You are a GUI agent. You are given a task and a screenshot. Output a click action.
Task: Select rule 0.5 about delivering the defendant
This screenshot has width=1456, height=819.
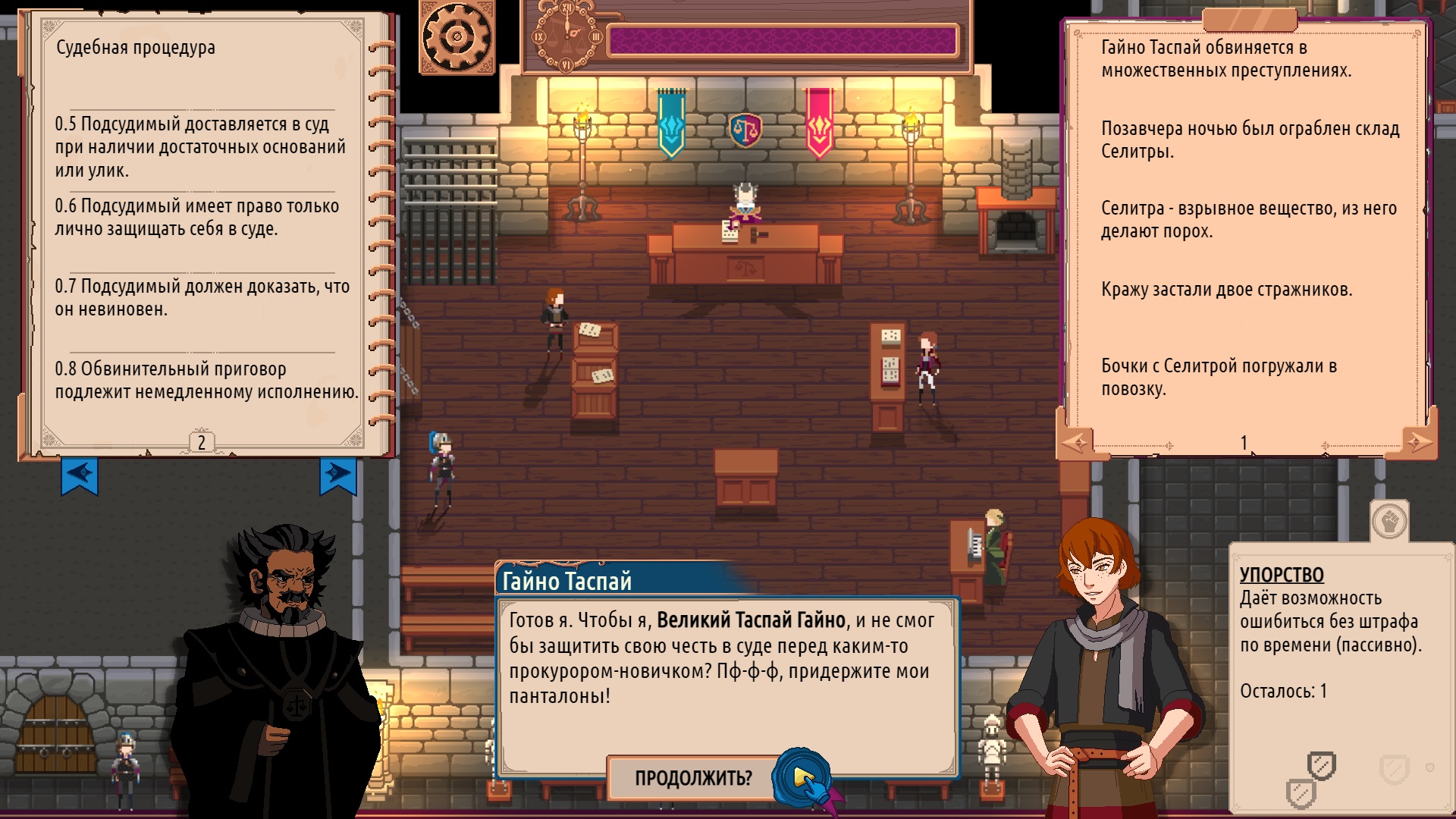[199, 147]
